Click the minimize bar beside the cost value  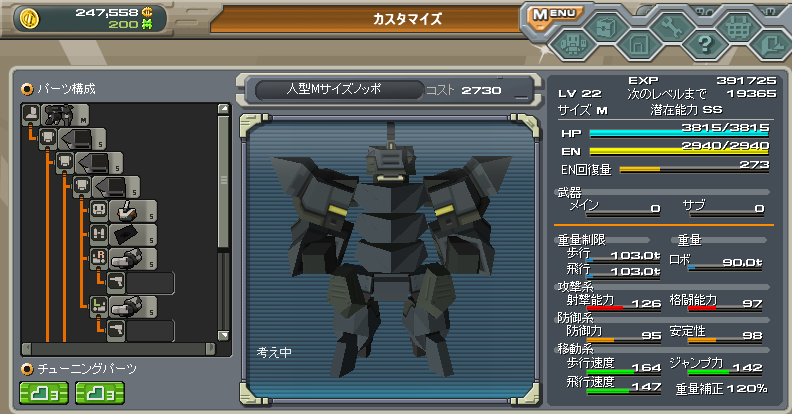click(x=520, y=93)
